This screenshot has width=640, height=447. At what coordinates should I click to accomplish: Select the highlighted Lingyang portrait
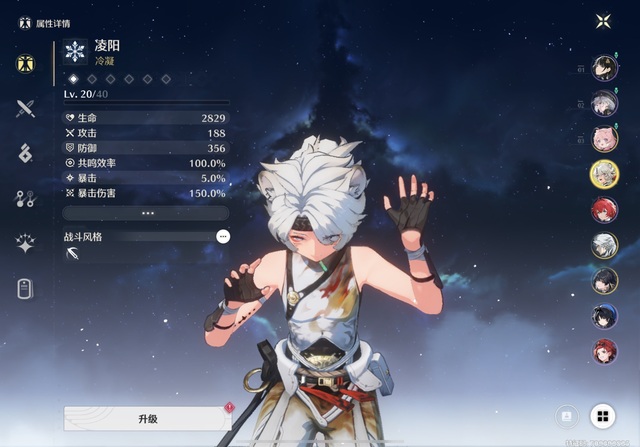pos(604,174)
